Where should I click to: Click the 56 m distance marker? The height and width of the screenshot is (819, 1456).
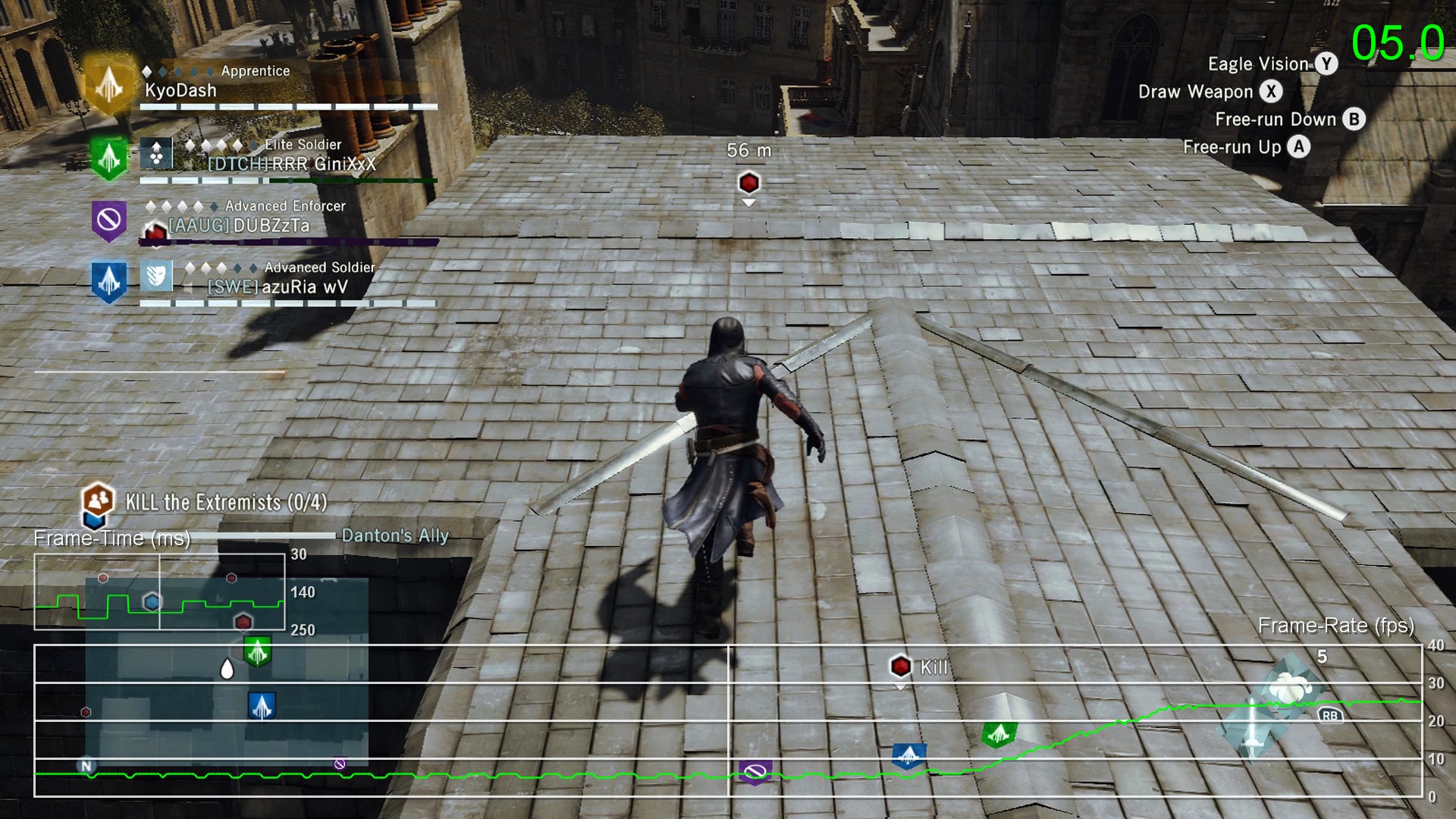coord(748,151)
